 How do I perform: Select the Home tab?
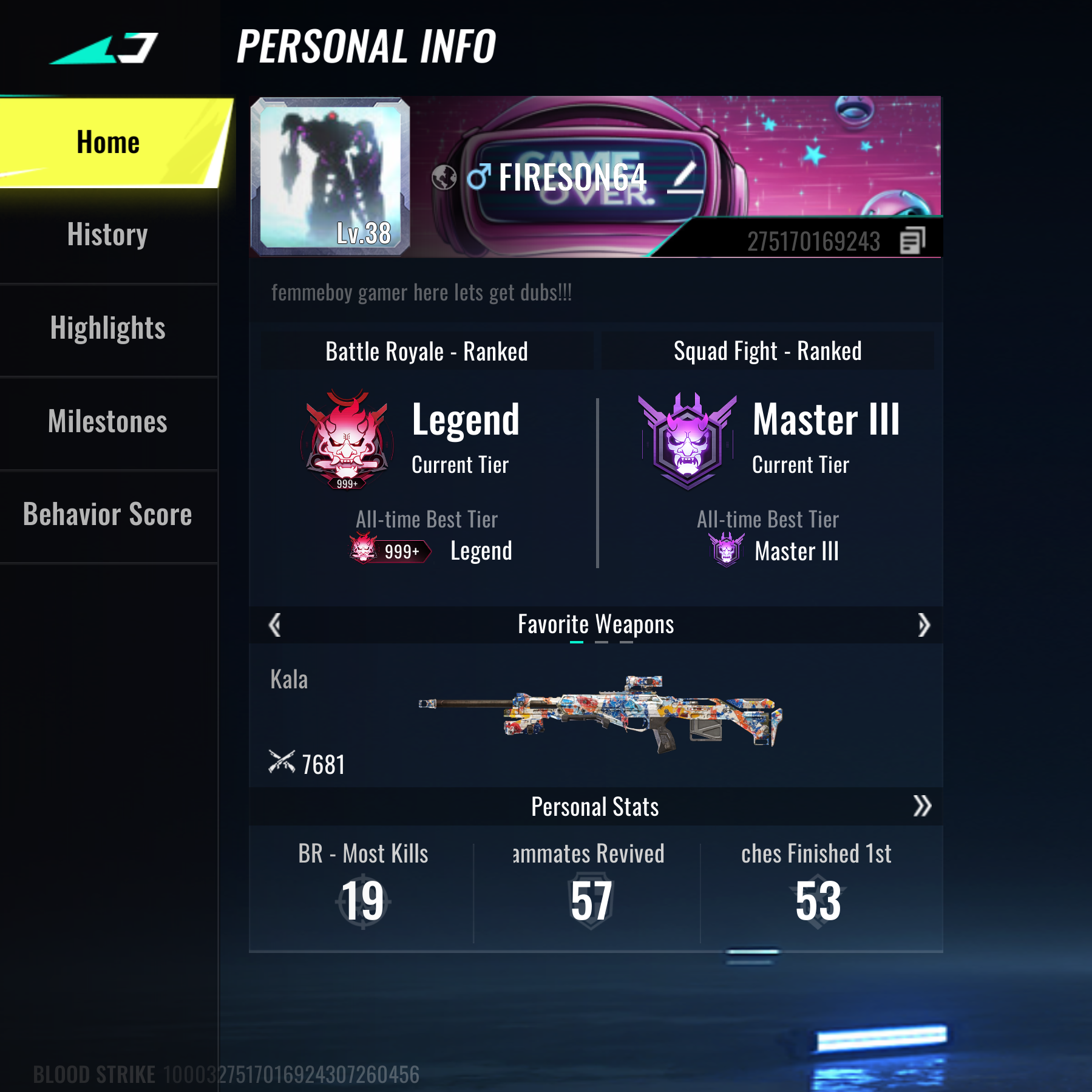pyautogui.click(x=108, y=143)
